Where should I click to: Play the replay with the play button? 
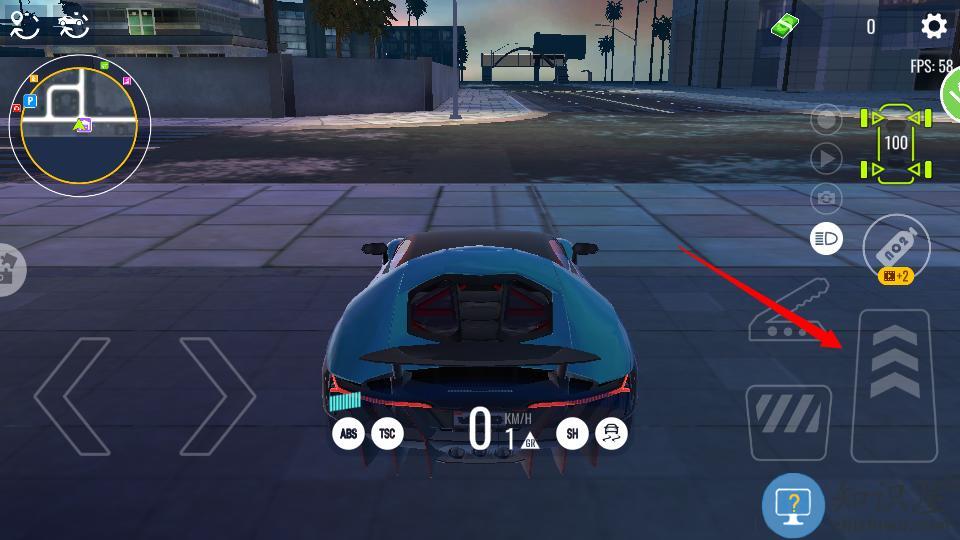coord(826,158)
